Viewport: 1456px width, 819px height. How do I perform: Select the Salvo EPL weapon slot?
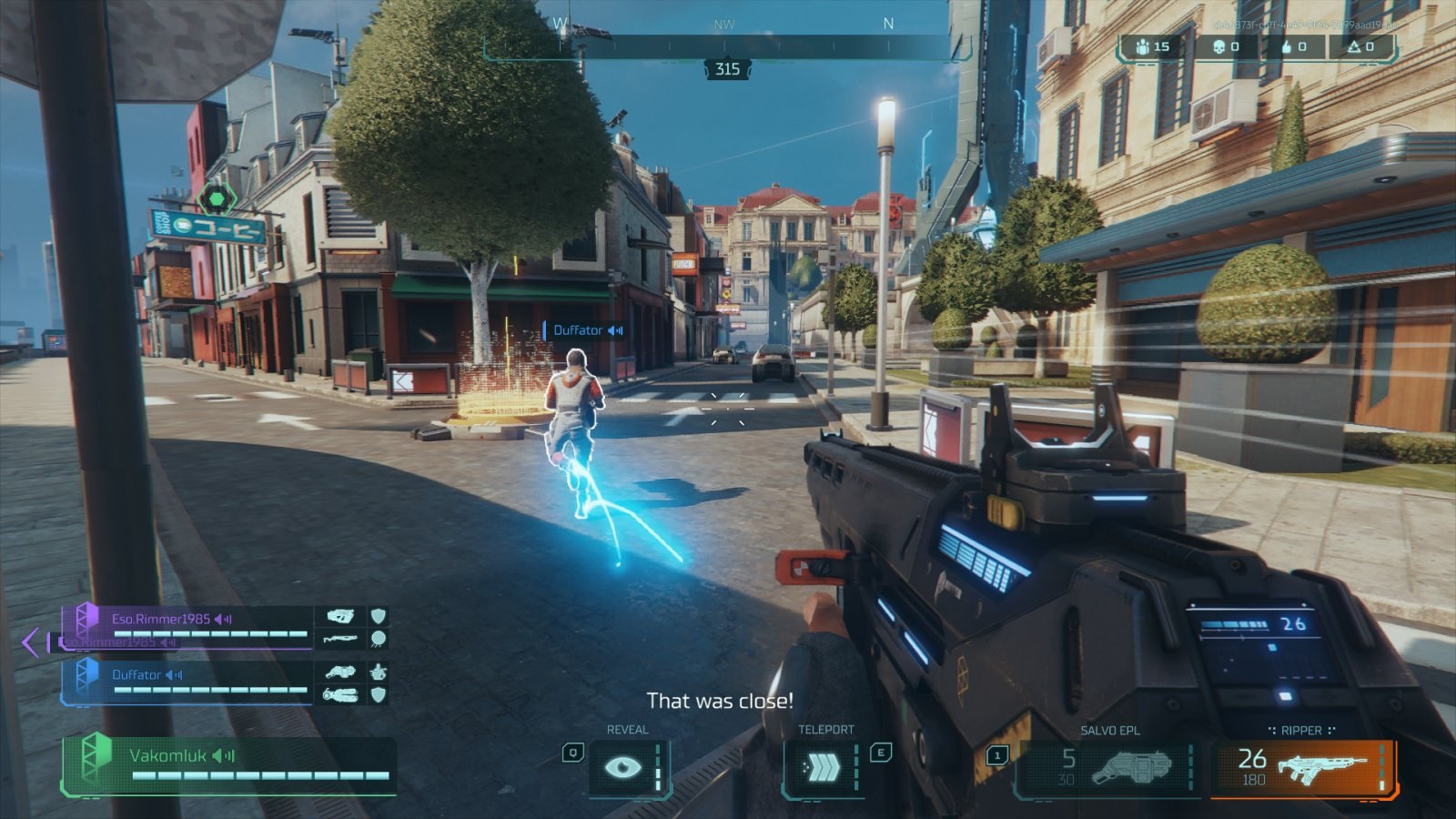pyautogui.click(x=1108, y=767)
